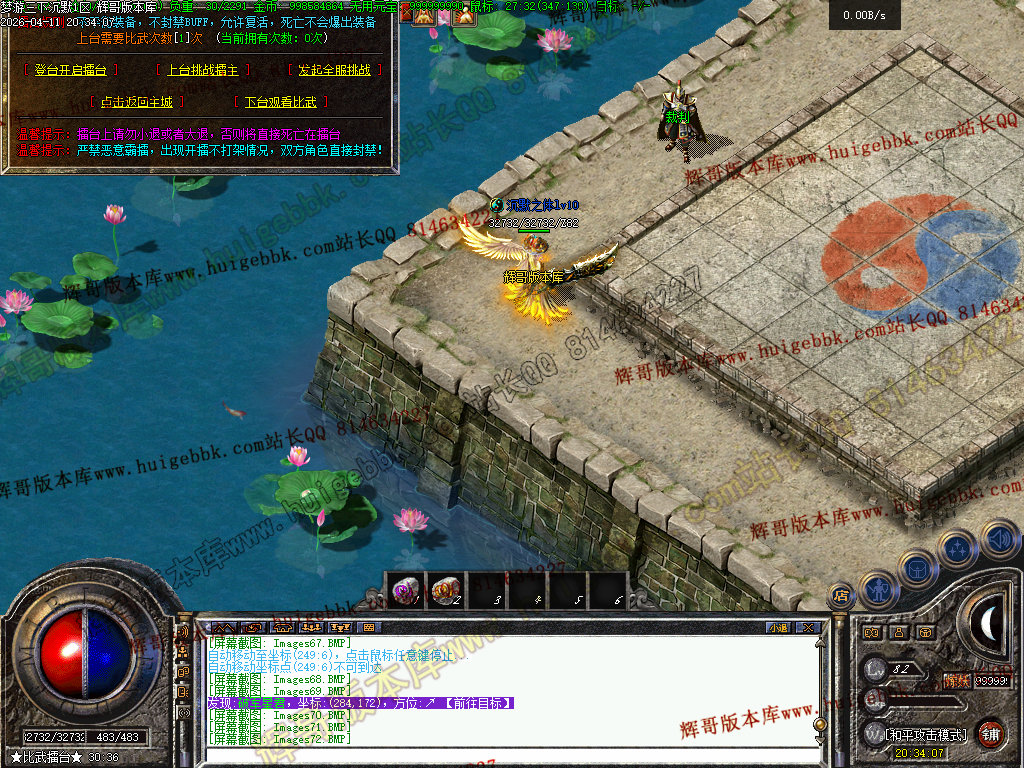Click the 小退 logout button
The height and width of the screenshot is (768, 1024).
(x=777, y=628)
